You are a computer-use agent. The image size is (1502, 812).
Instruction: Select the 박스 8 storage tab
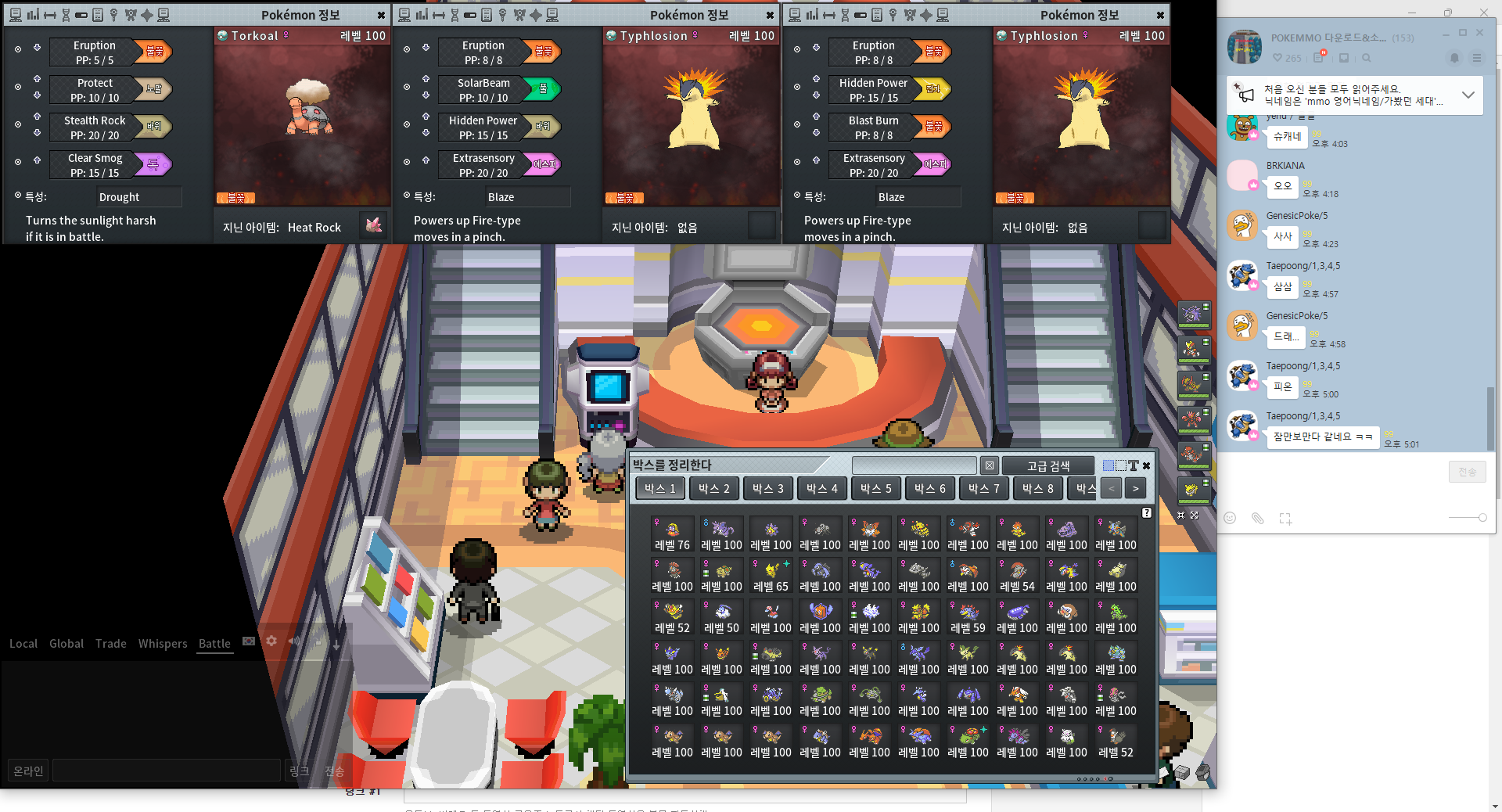click(x=1037, y=488)
